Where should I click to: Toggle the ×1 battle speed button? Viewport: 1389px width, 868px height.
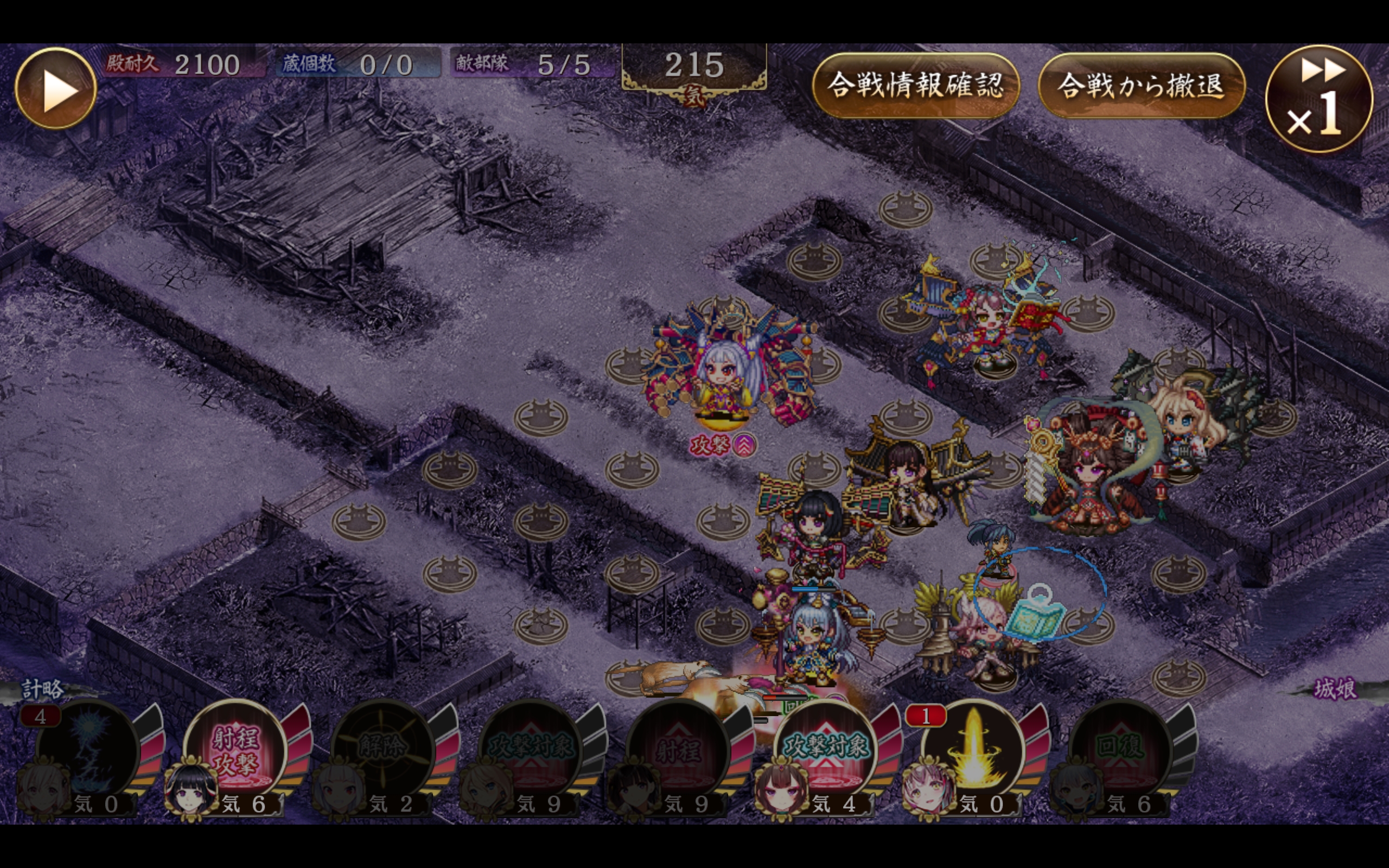pos(1318,99)
